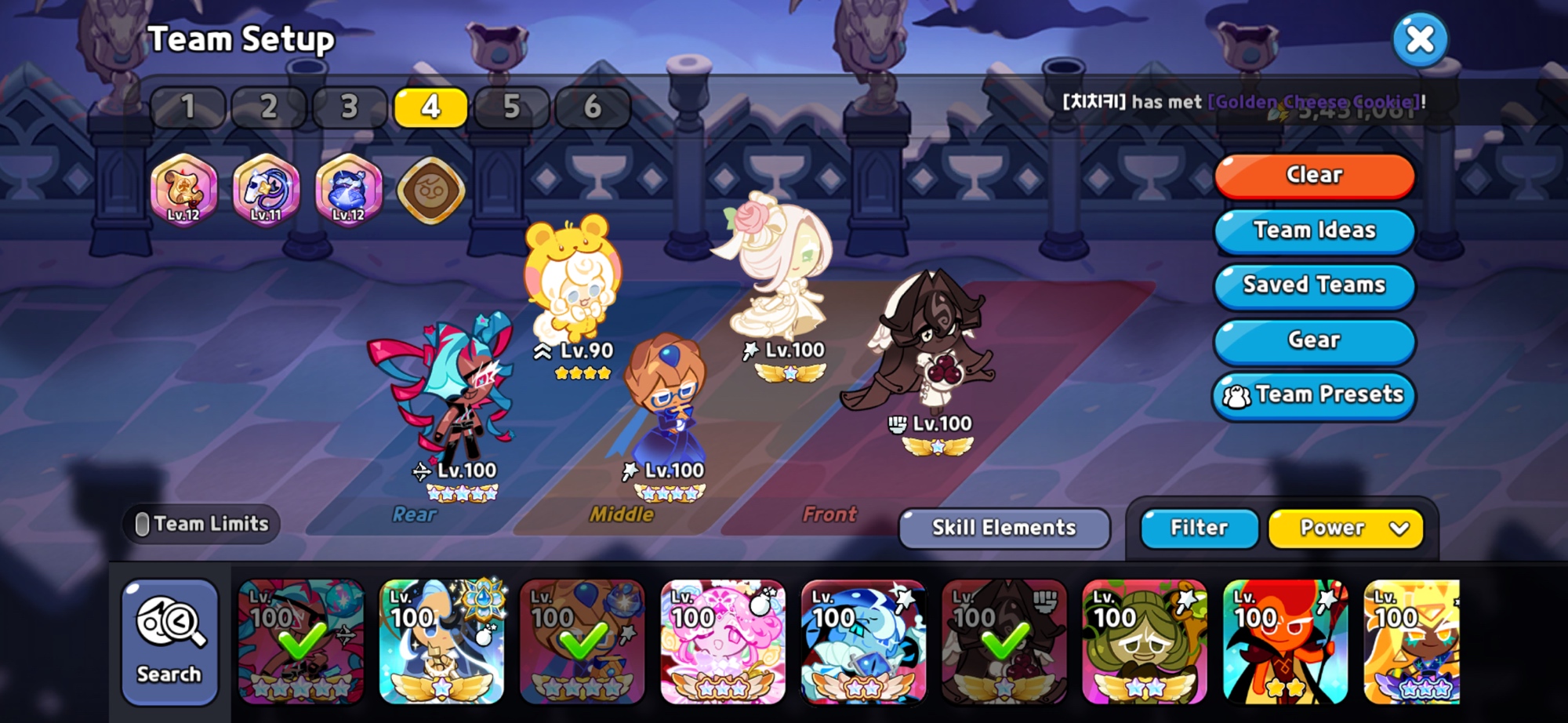
Task: Open cookie Search
Action: [x=169, y=642]
